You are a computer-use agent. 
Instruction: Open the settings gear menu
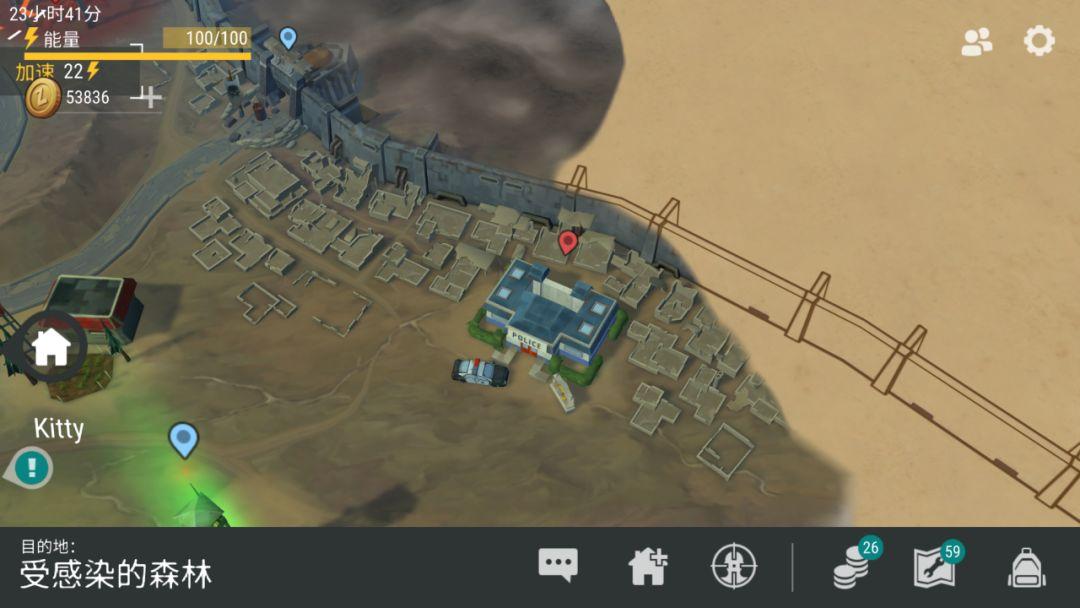1039,41
